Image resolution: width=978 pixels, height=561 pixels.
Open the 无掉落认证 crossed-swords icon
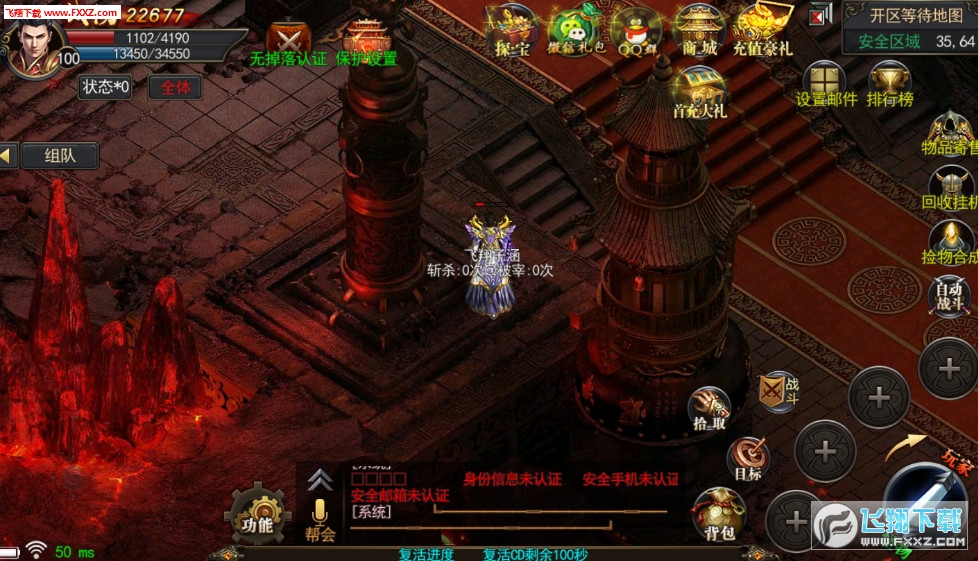pyautogui.click(x=288, y=41)
